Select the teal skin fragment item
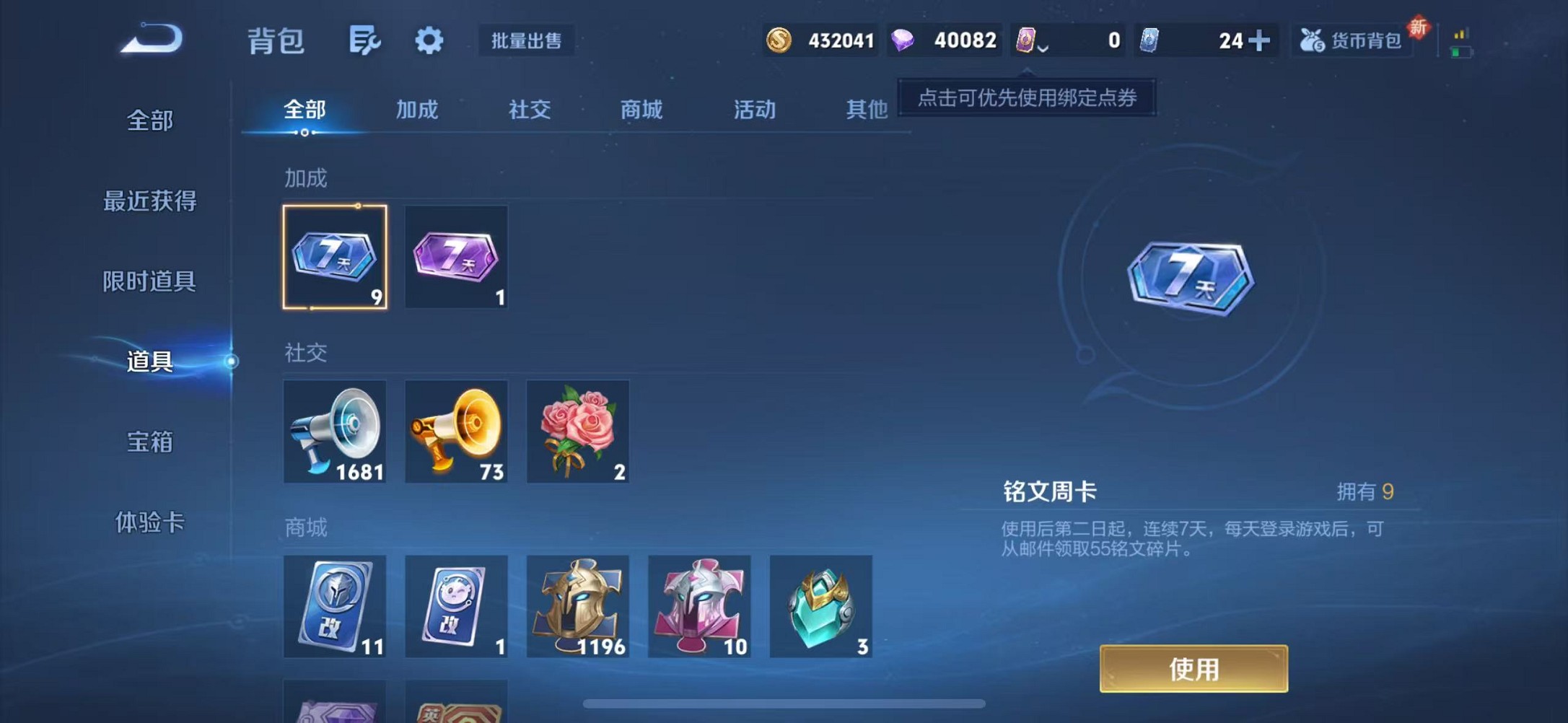 [x=820, y=606]
